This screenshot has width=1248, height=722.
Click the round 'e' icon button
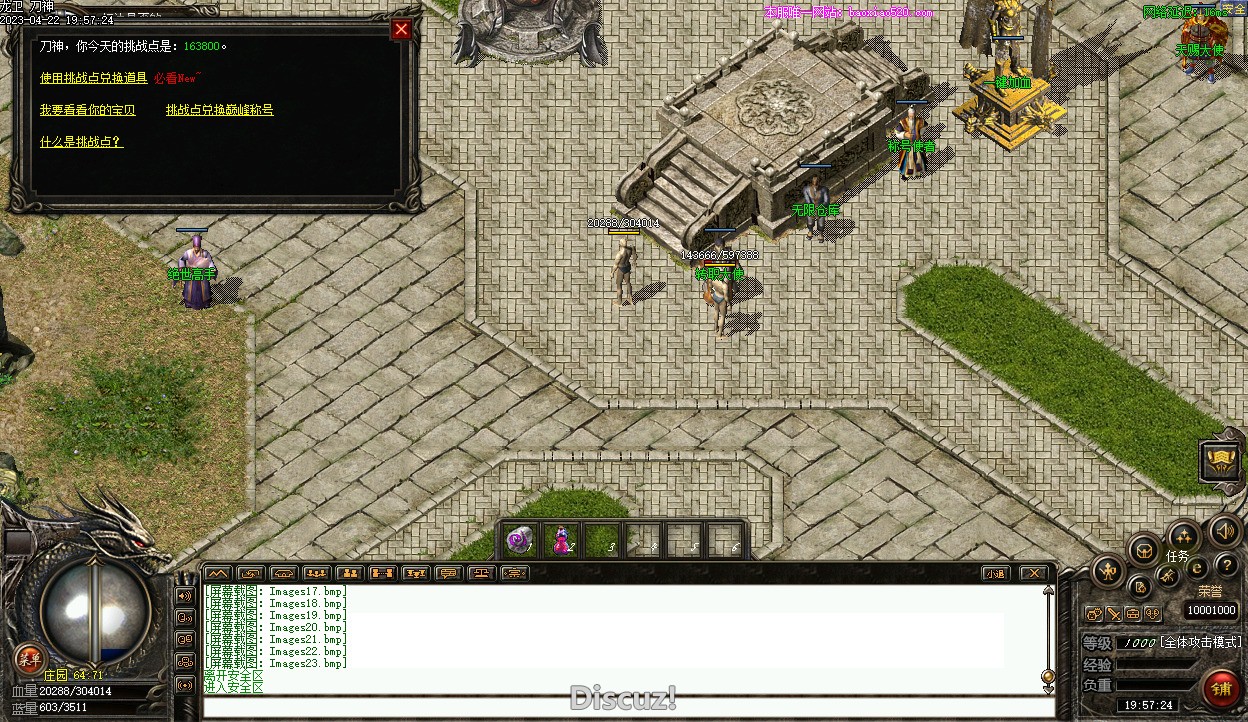coord(1197,568)
